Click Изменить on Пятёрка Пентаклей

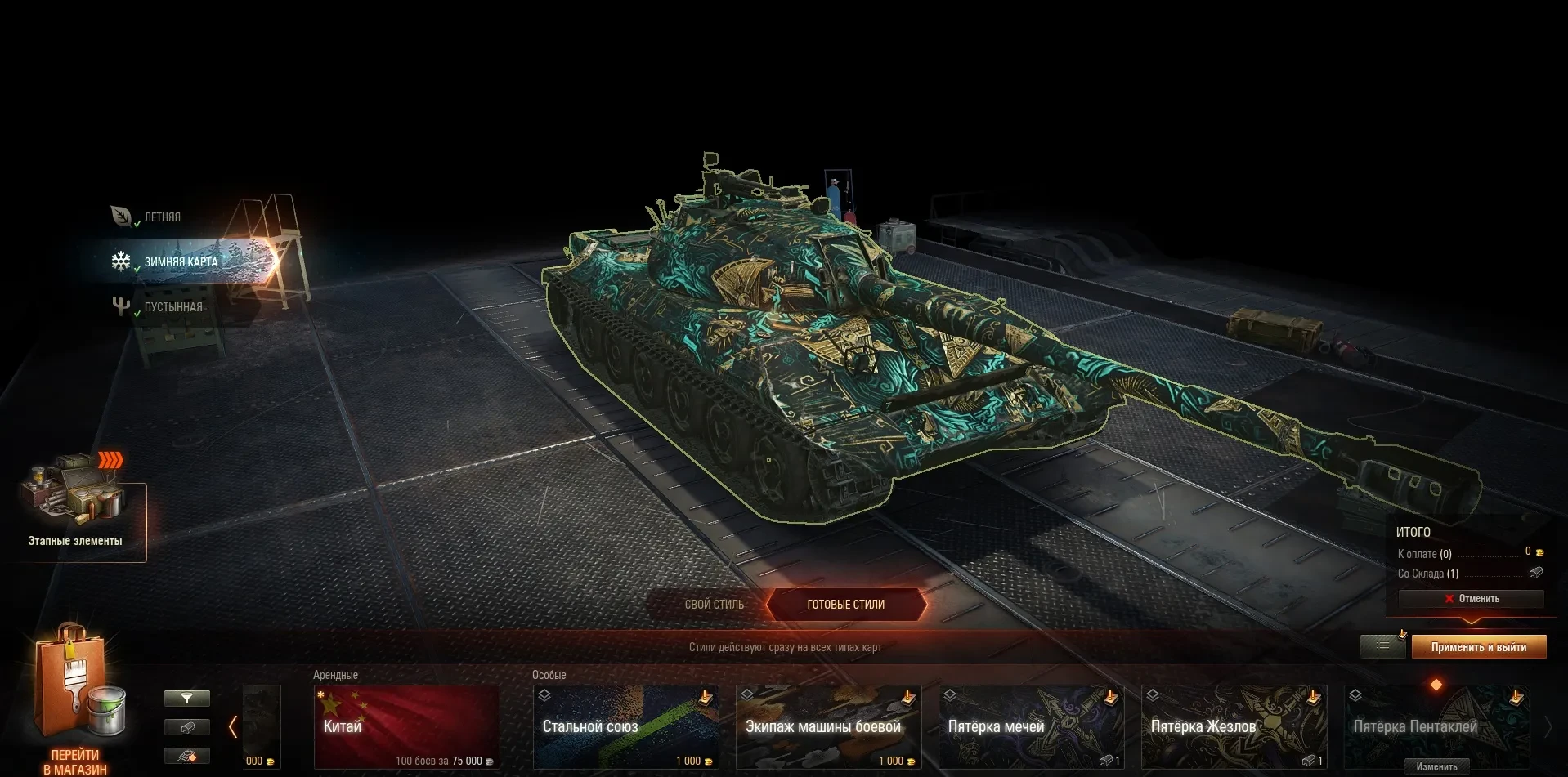pos(1436,766)
